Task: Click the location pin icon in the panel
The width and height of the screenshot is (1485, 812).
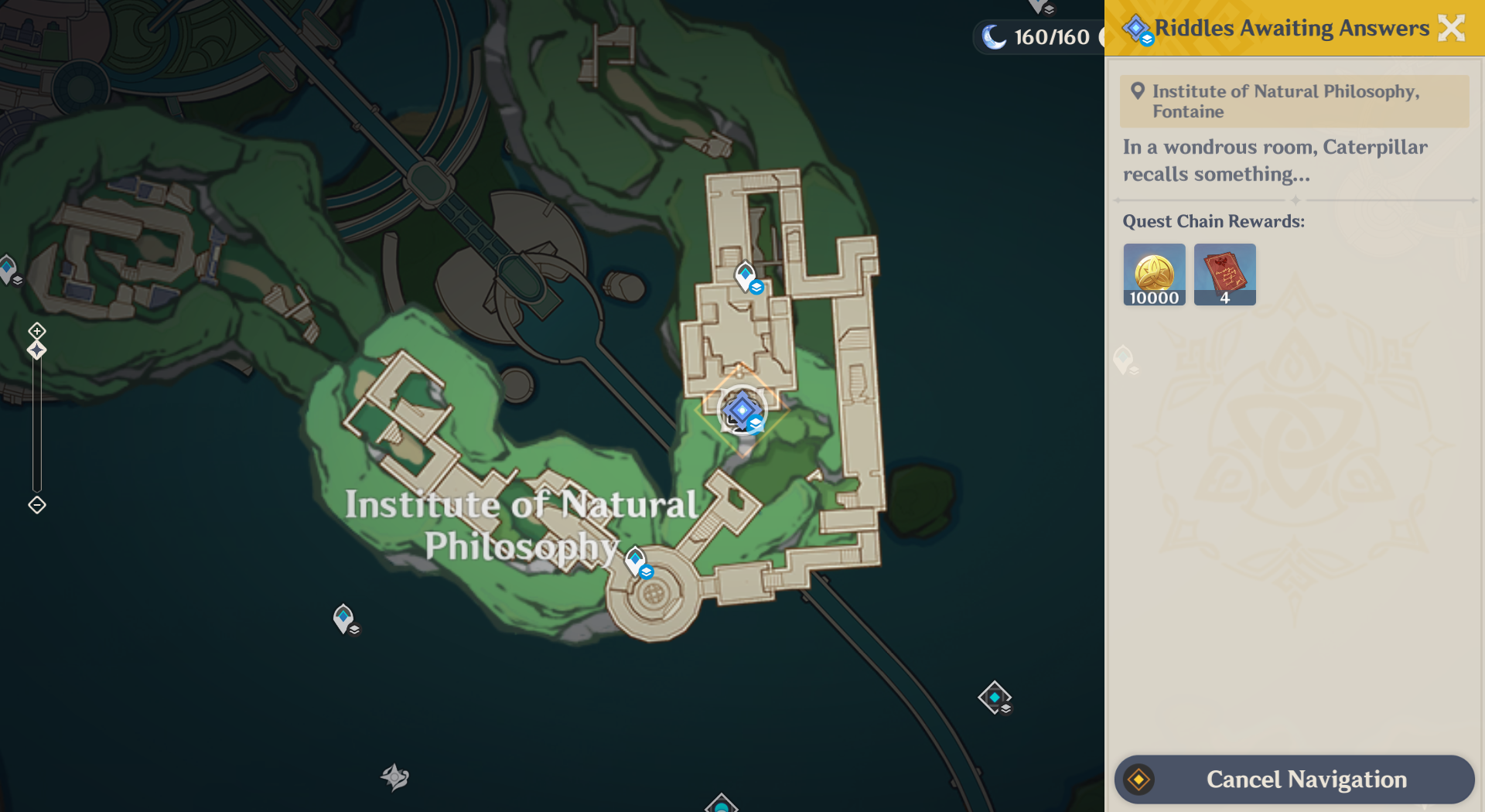Action: 1136,90
